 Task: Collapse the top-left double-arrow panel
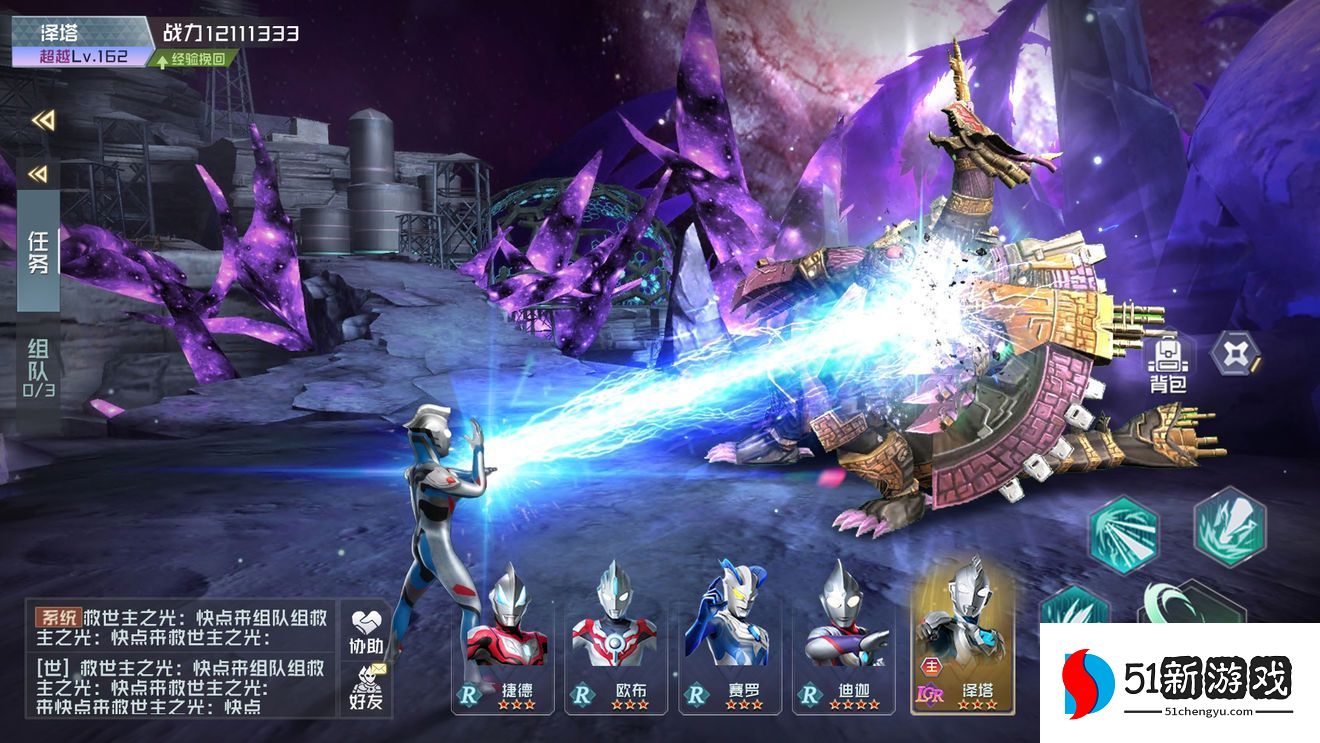pyautogui.click(x=42, y=120)
